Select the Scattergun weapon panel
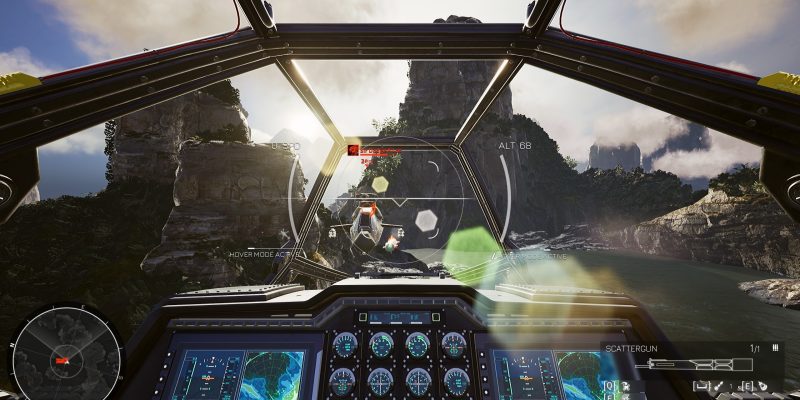The image size is (800, 400). 692,364
